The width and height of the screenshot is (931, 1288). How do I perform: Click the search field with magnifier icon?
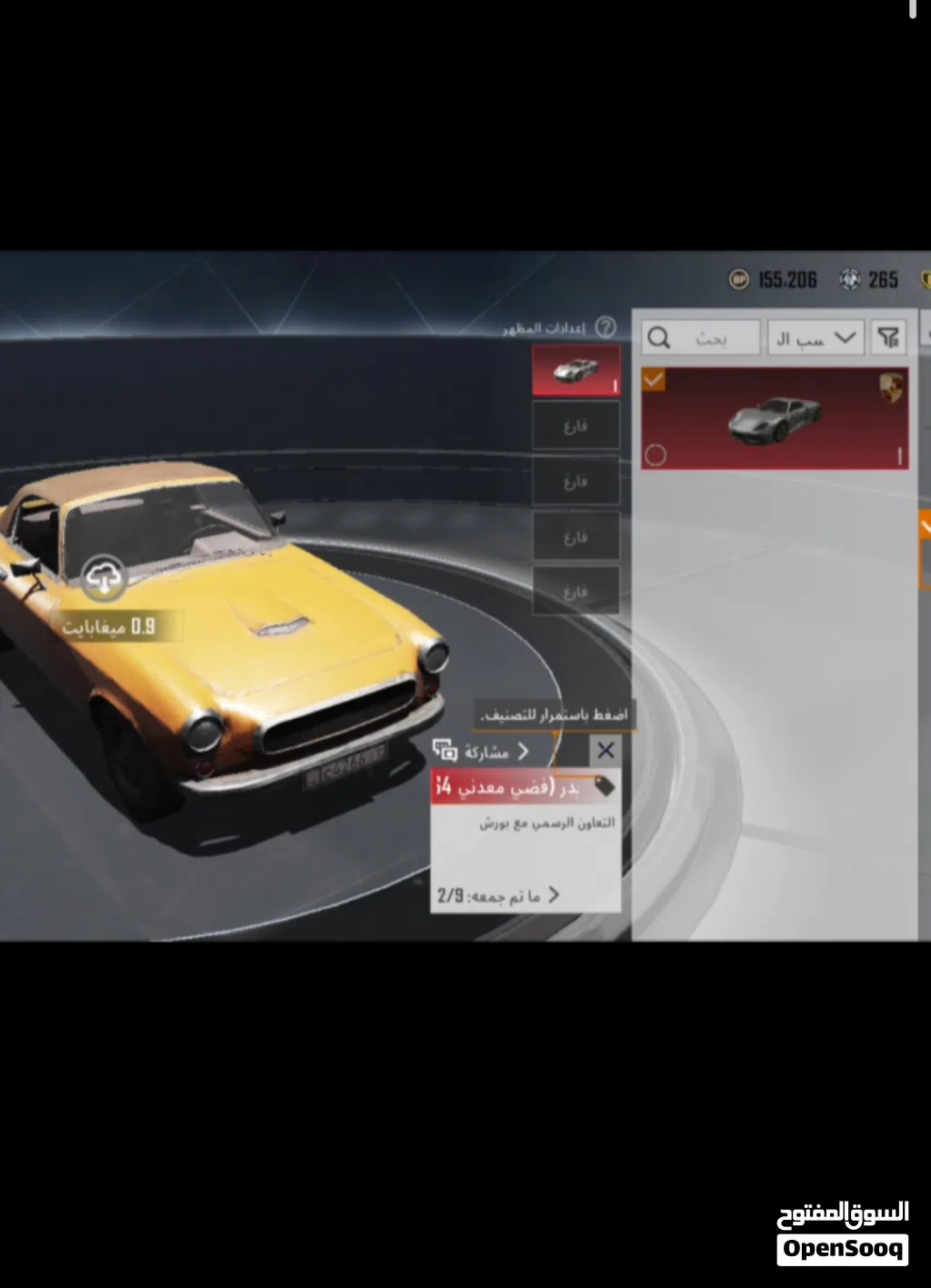tap(700, 338)
